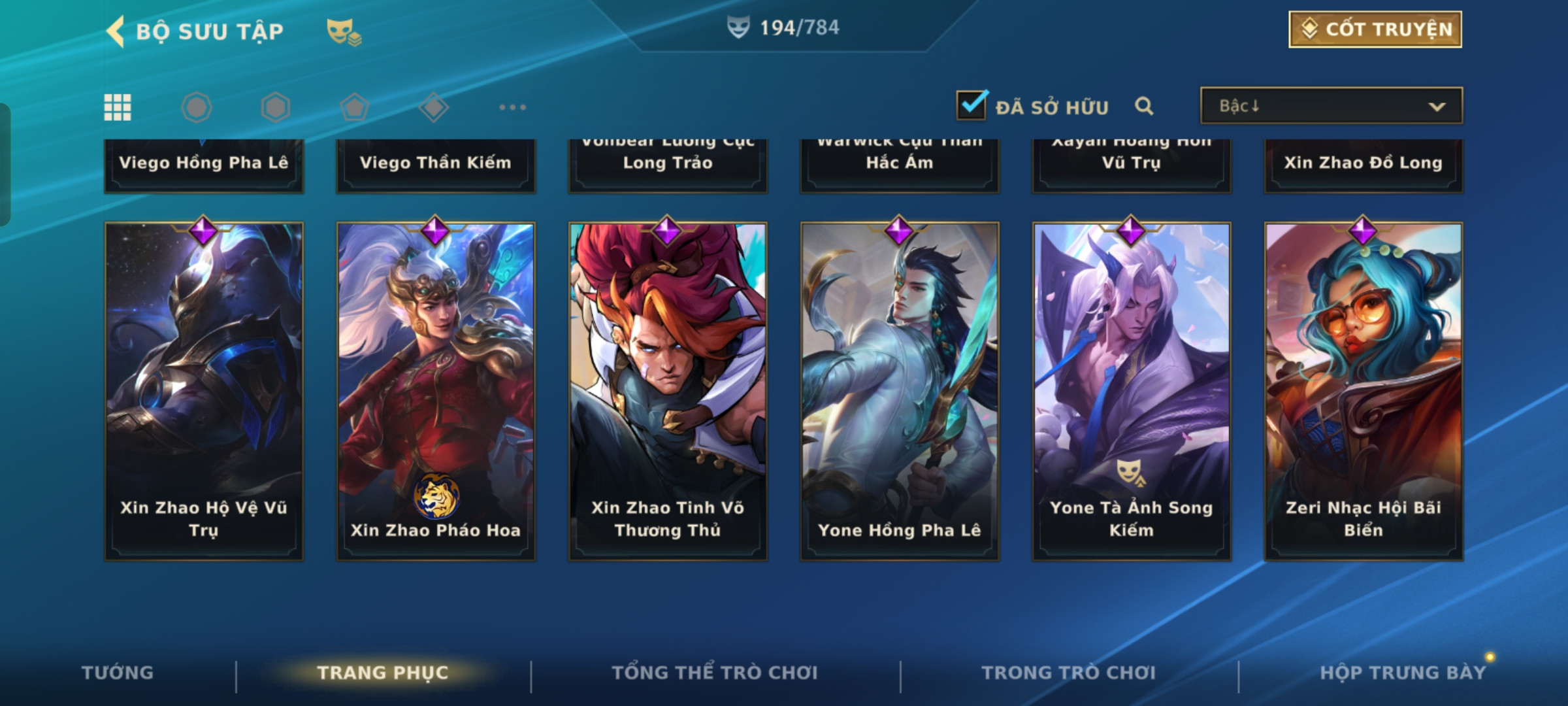Go to the Hộp Trưng Bày tab
Image resolution: width=1568 pixels, height=706 pixels.
click(x=1402, y=673)
